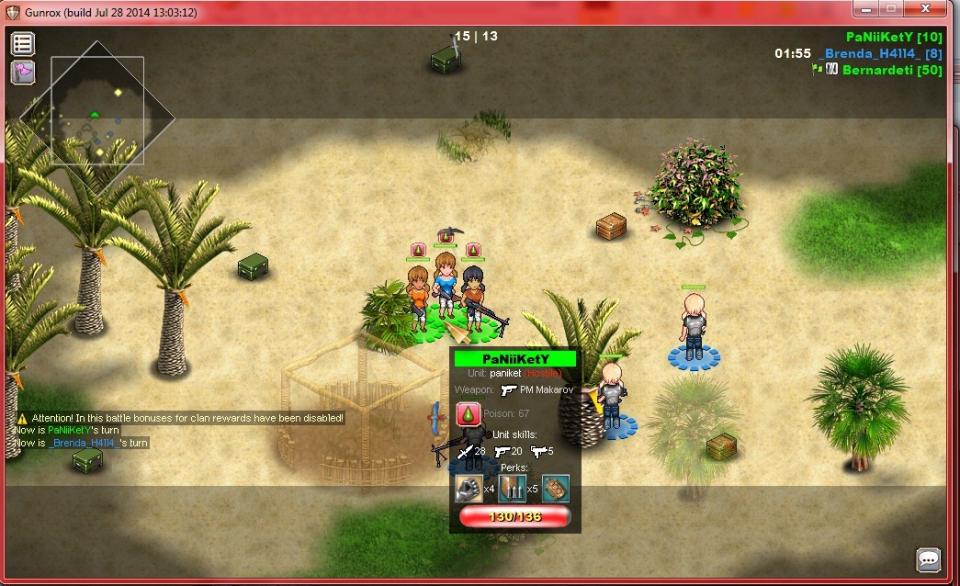Minimize the Gunrox window
The image size is (960, 586).
[x=862, y=8]
